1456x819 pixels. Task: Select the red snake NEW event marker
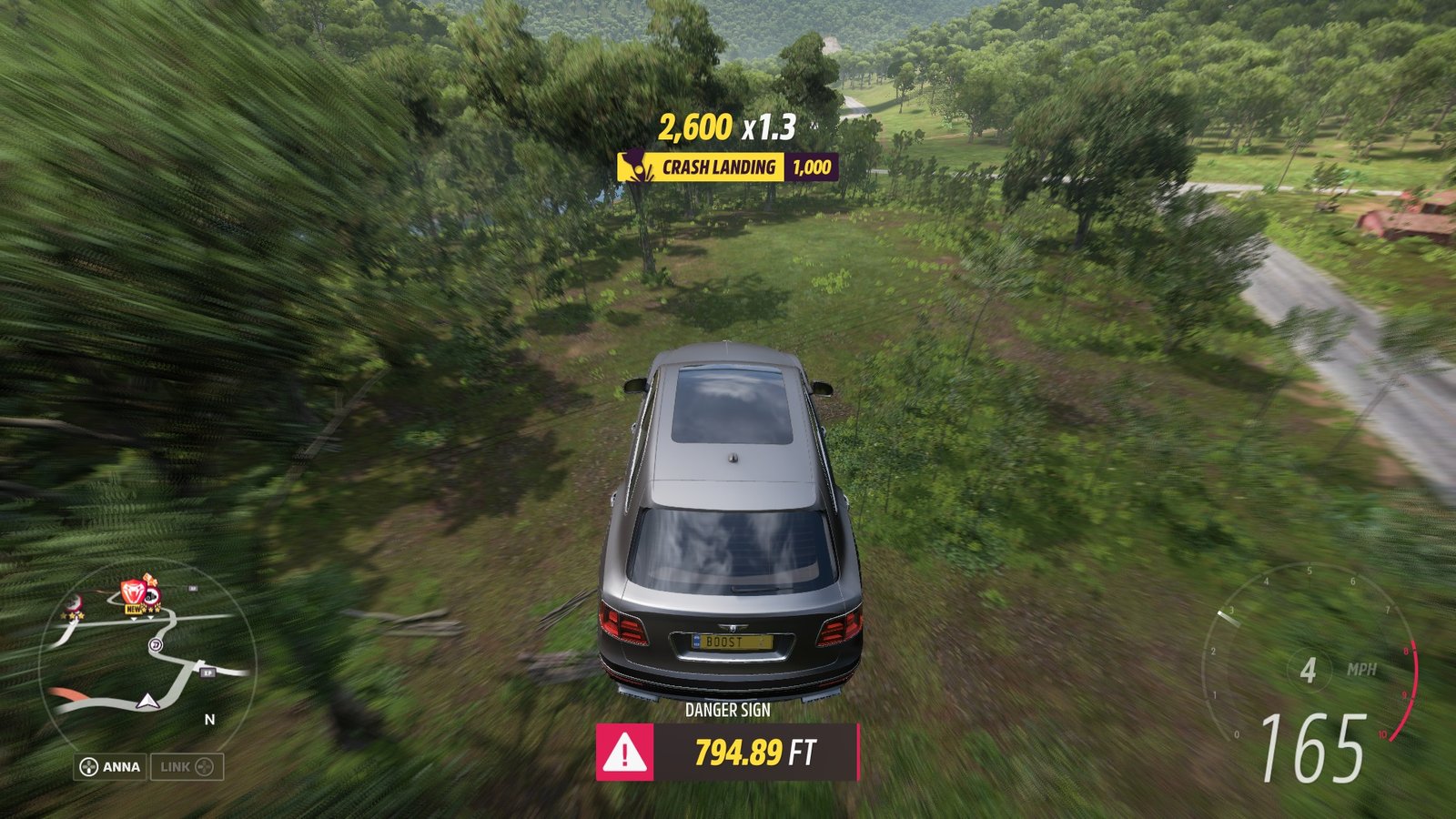pos(134,593)
